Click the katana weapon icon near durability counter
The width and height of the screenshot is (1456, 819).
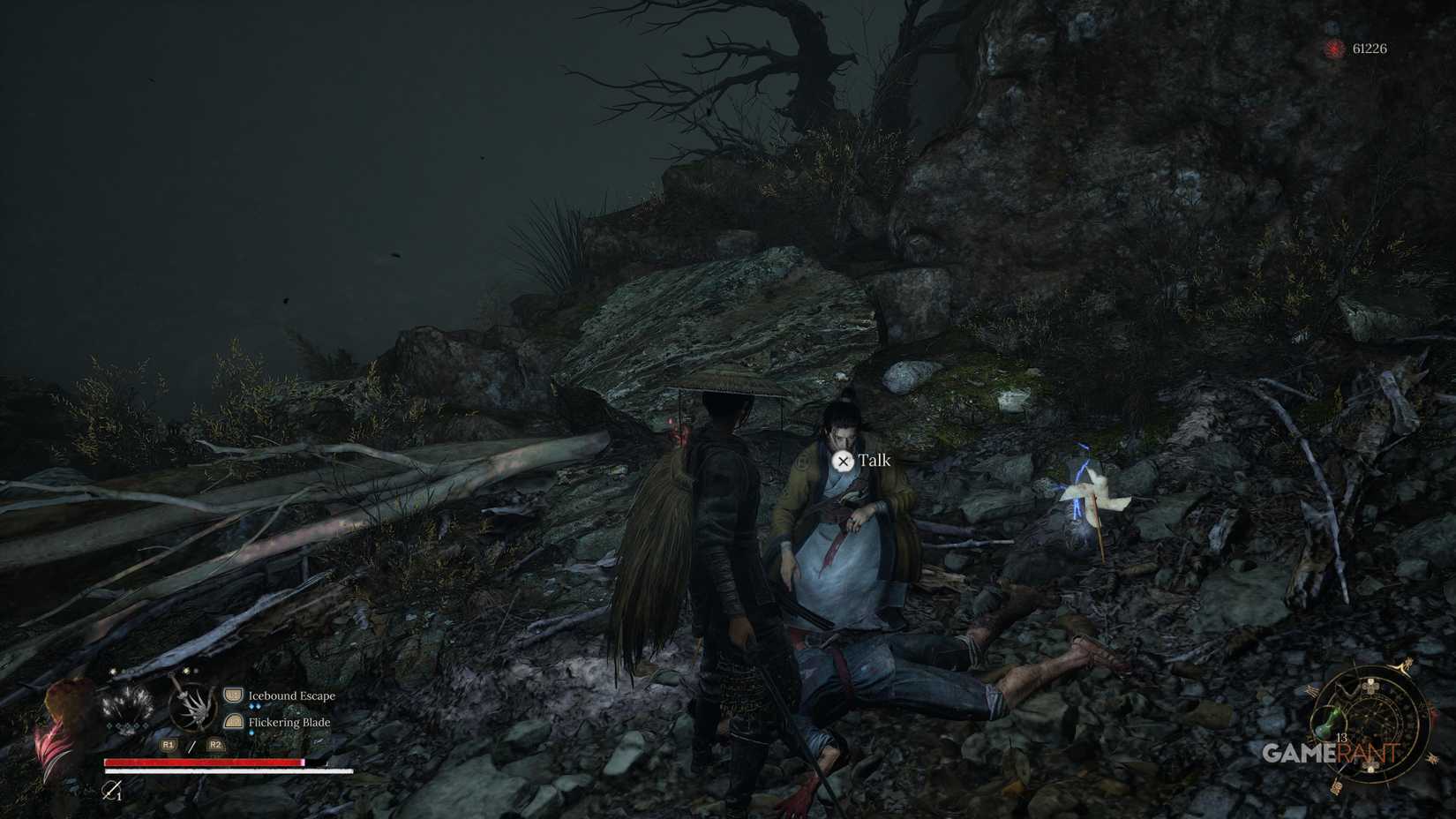point(110,792)
